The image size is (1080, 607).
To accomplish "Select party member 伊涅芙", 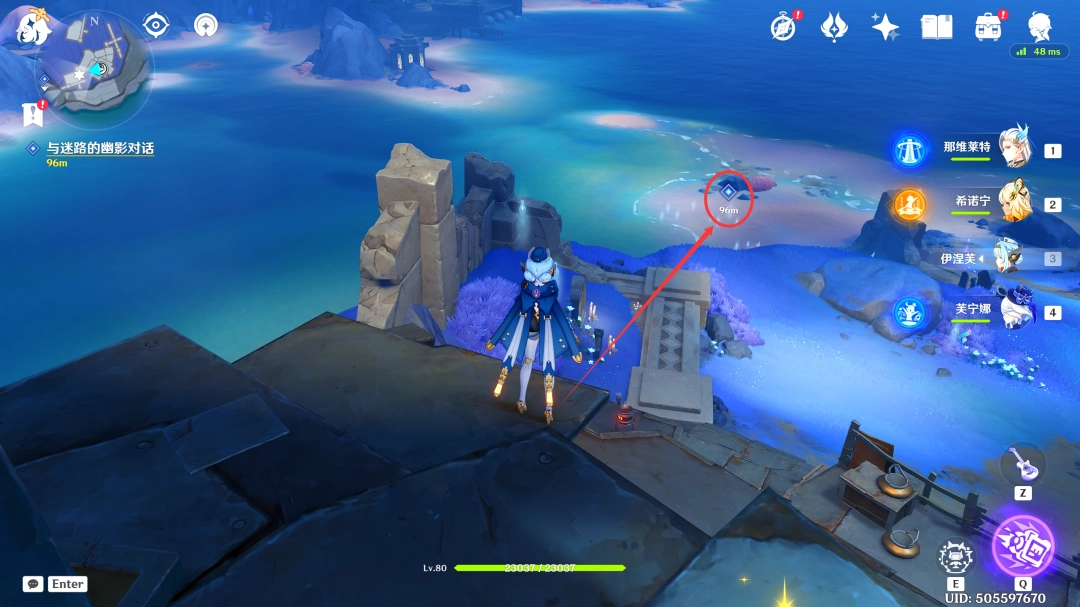I will [x=1008, y=258].
